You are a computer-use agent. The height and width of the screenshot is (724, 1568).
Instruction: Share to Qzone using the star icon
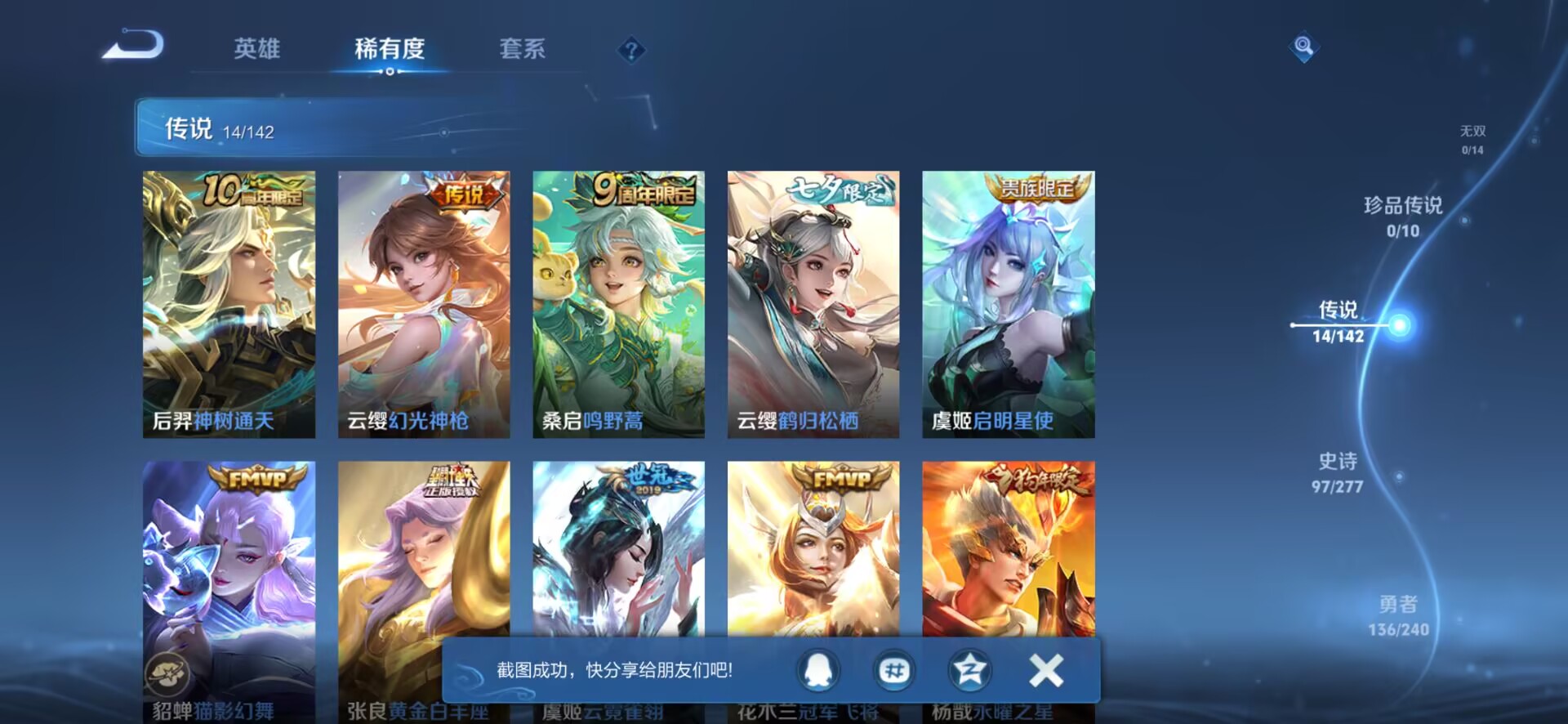click(969, 668)
